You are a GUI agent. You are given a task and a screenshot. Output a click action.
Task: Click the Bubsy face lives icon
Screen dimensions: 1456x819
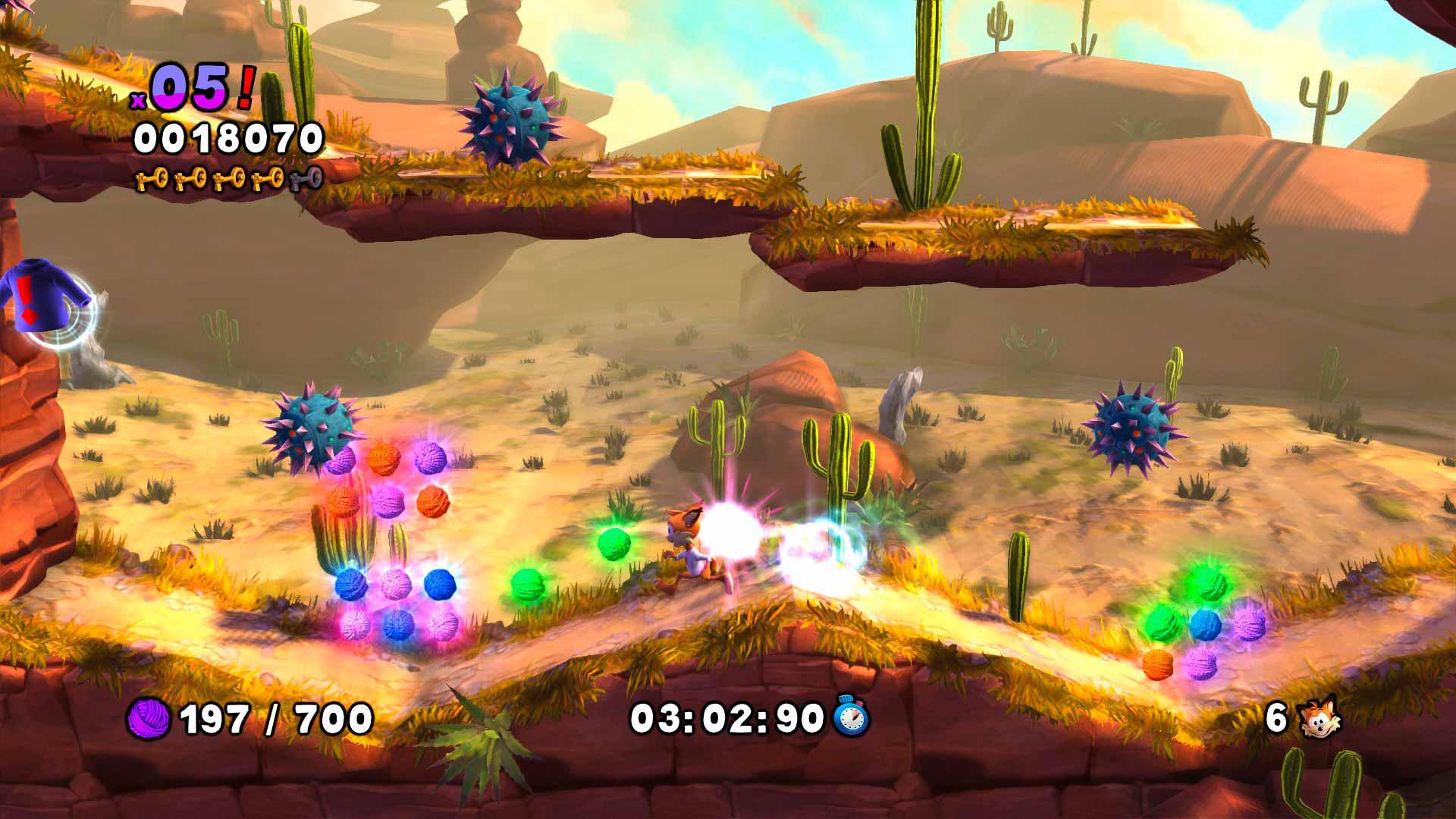1319,717
